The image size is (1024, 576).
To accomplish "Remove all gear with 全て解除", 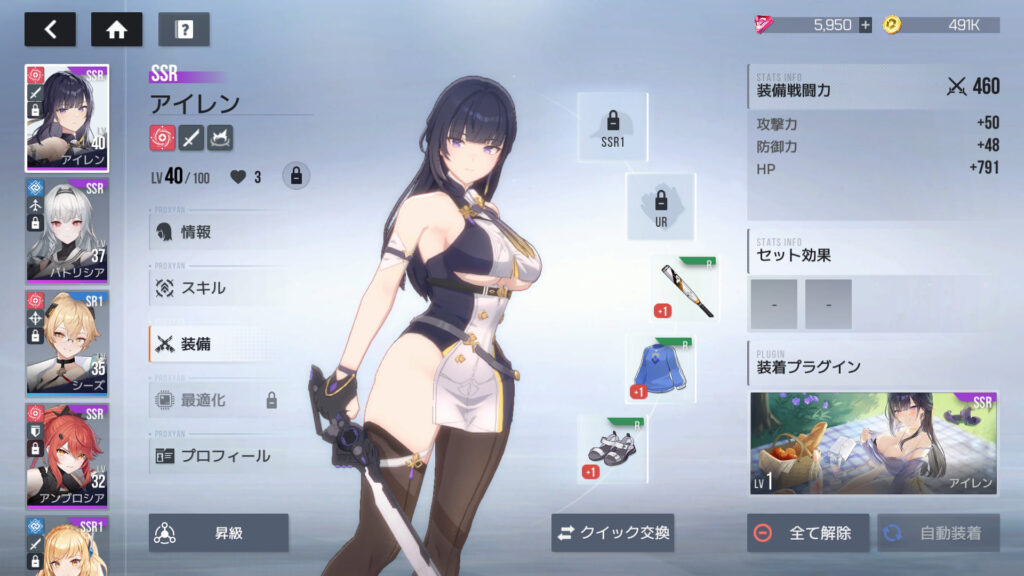I will coord(808,533).
